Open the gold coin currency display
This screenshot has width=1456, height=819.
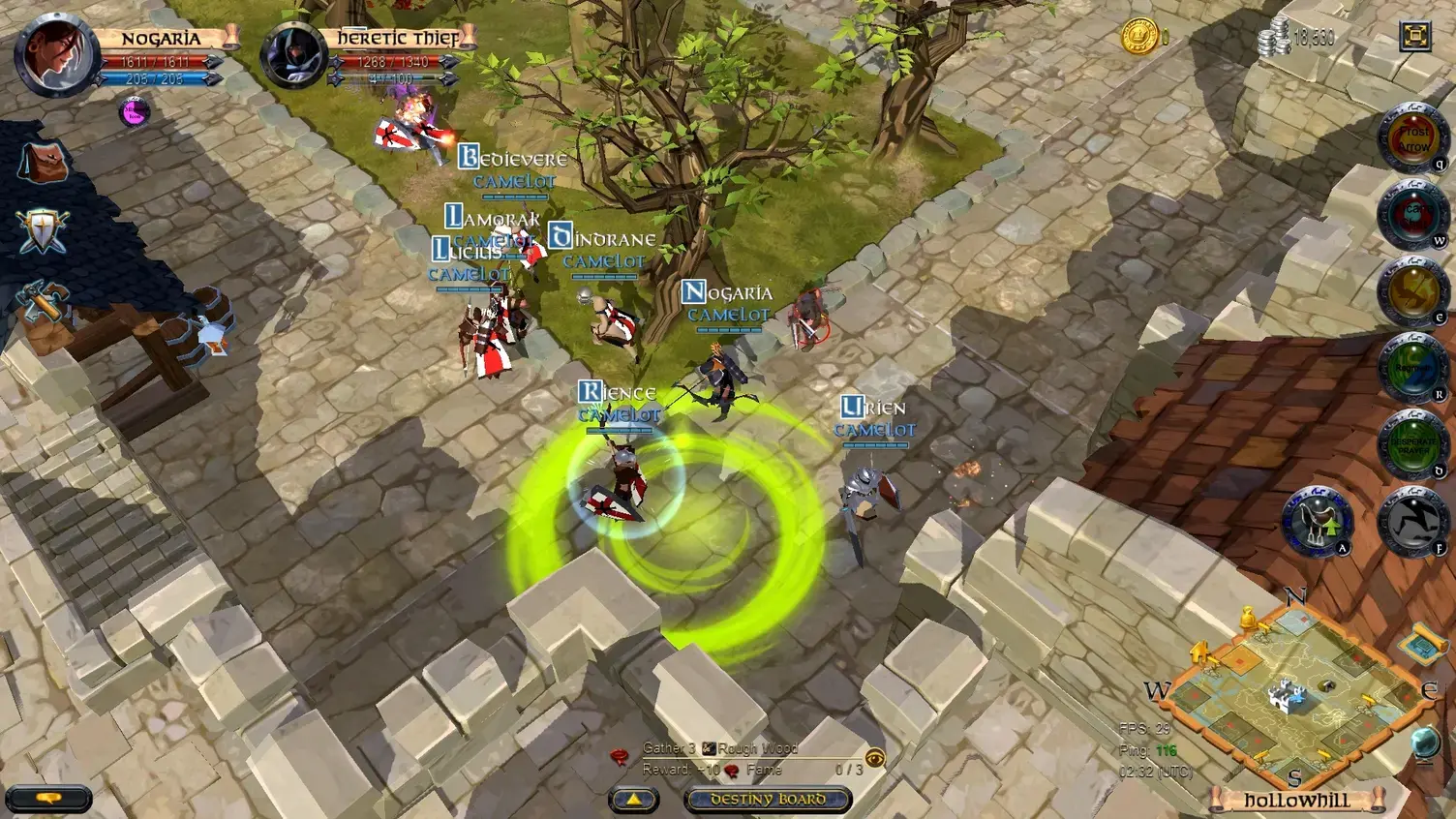[1142, 37]
